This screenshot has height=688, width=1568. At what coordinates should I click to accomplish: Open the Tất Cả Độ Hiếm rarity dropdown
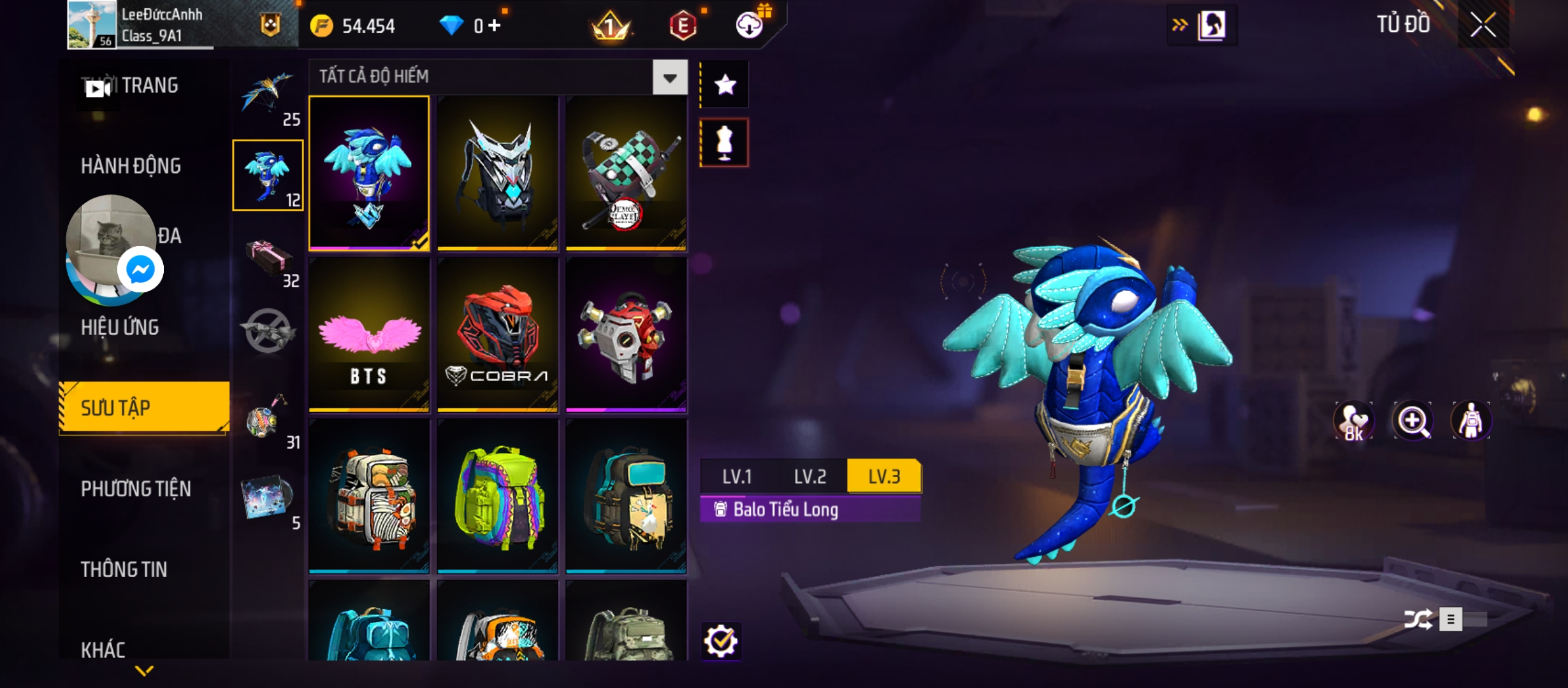tap(669, 78)
